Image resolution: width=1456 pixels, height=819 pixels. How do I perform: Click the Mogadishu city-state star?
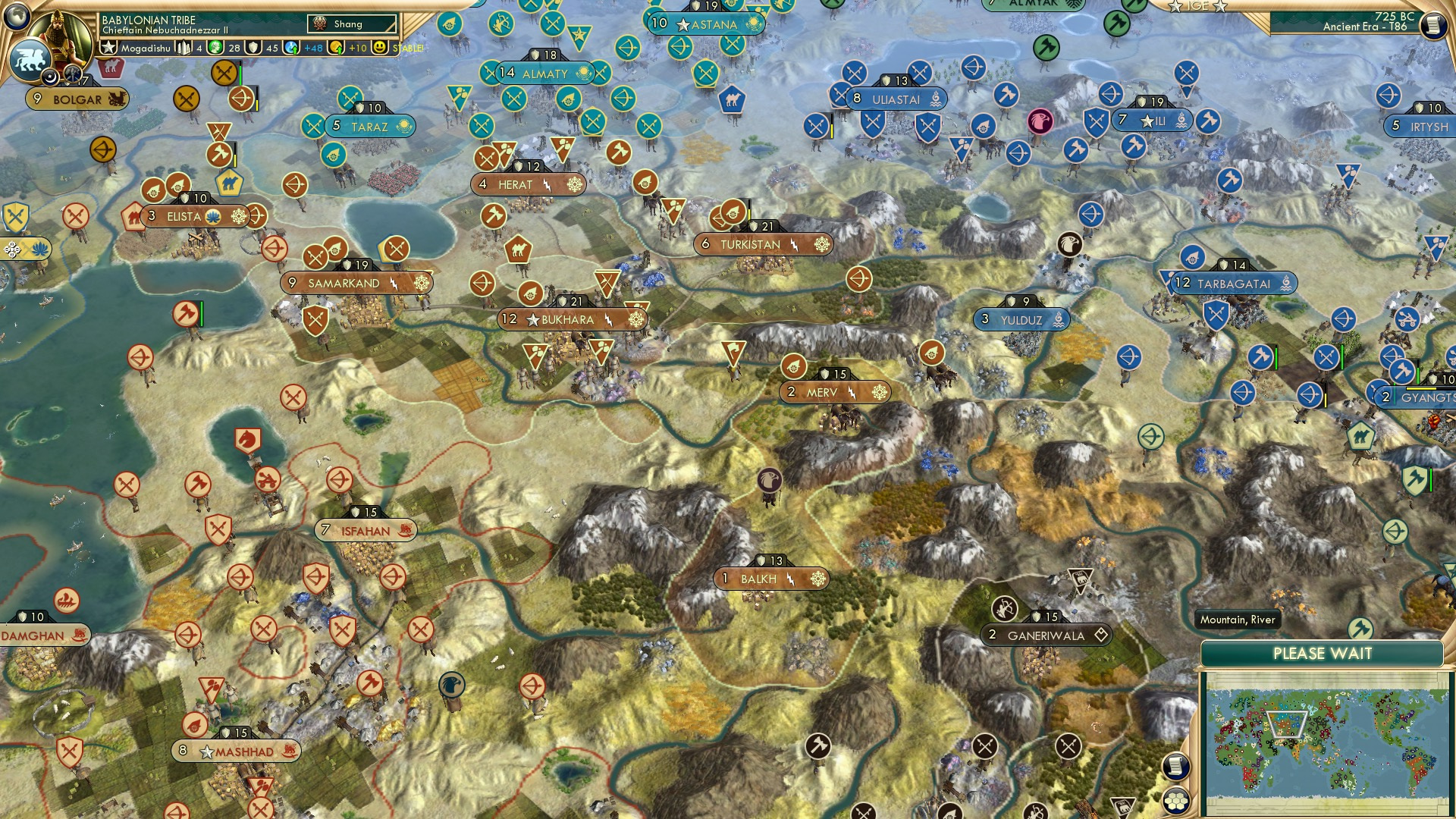click(108, 49)
